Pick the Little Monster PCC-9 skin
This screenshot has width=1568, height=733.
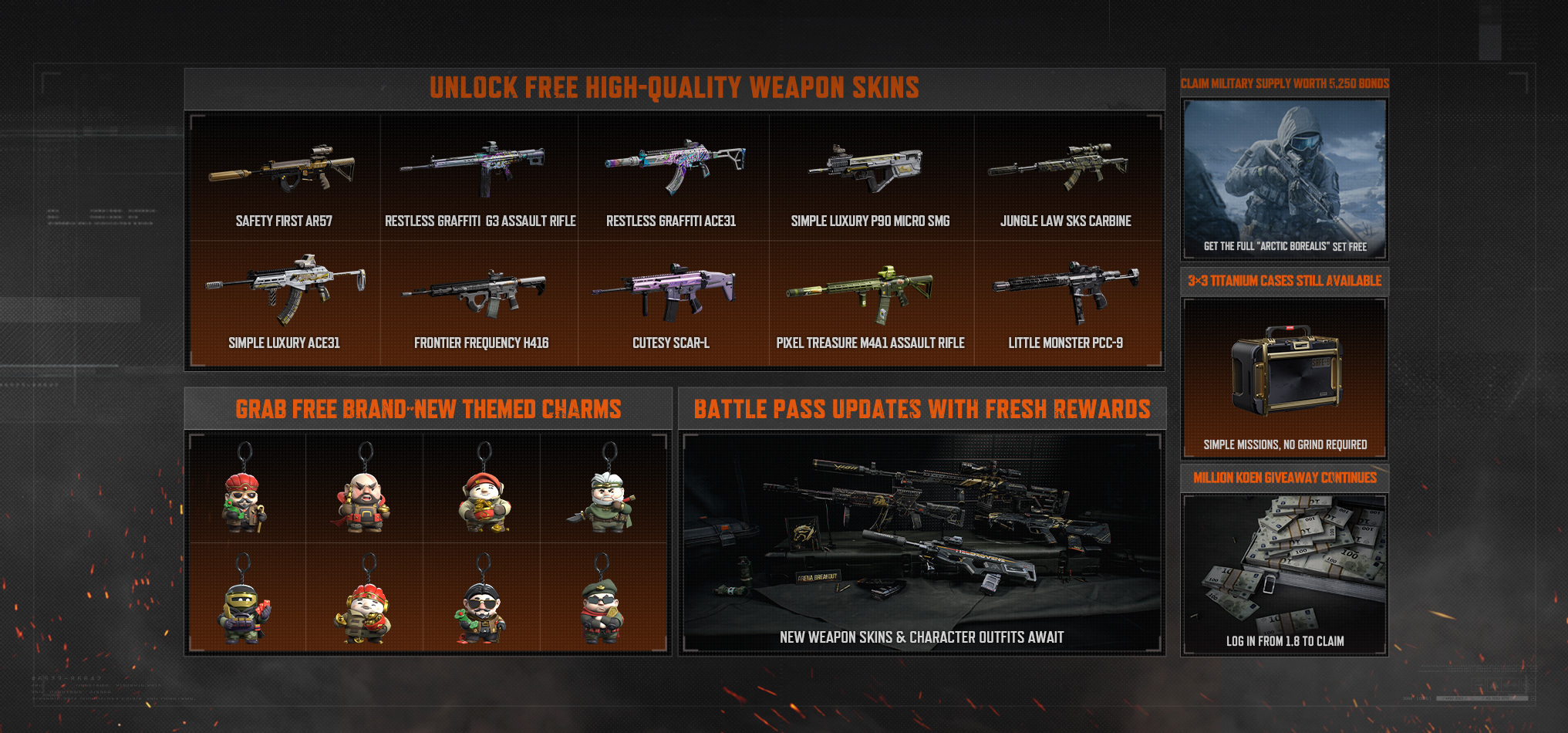tap(1065, 301)
